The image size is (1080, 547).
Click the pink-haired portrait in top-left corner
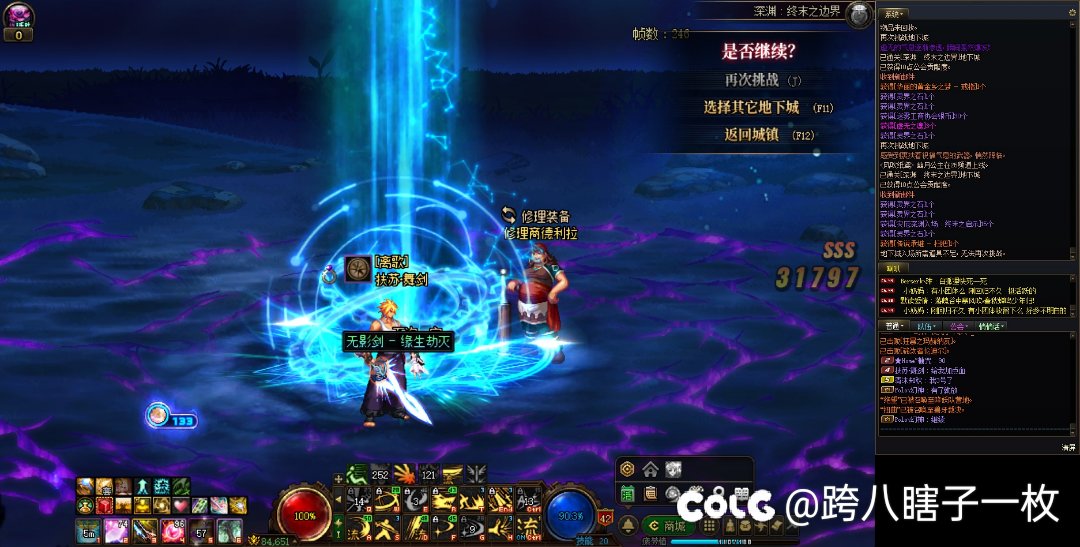click(x=20, y=15)
